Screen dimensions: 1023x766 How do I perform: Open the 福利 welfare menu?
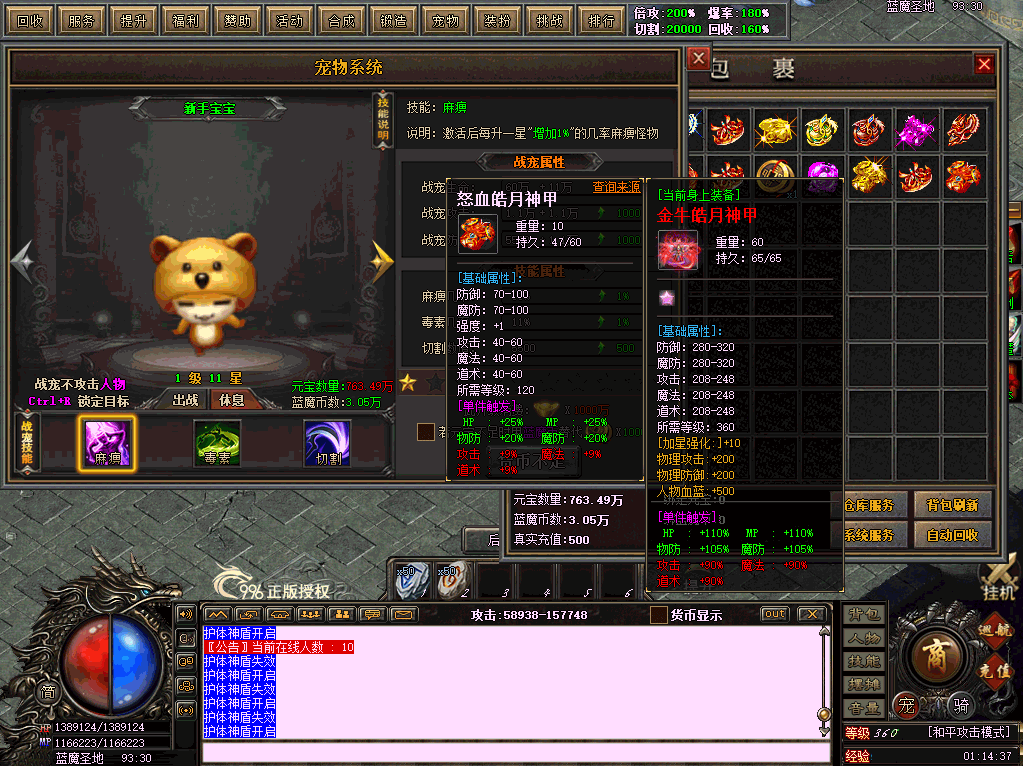coord(185,20)
